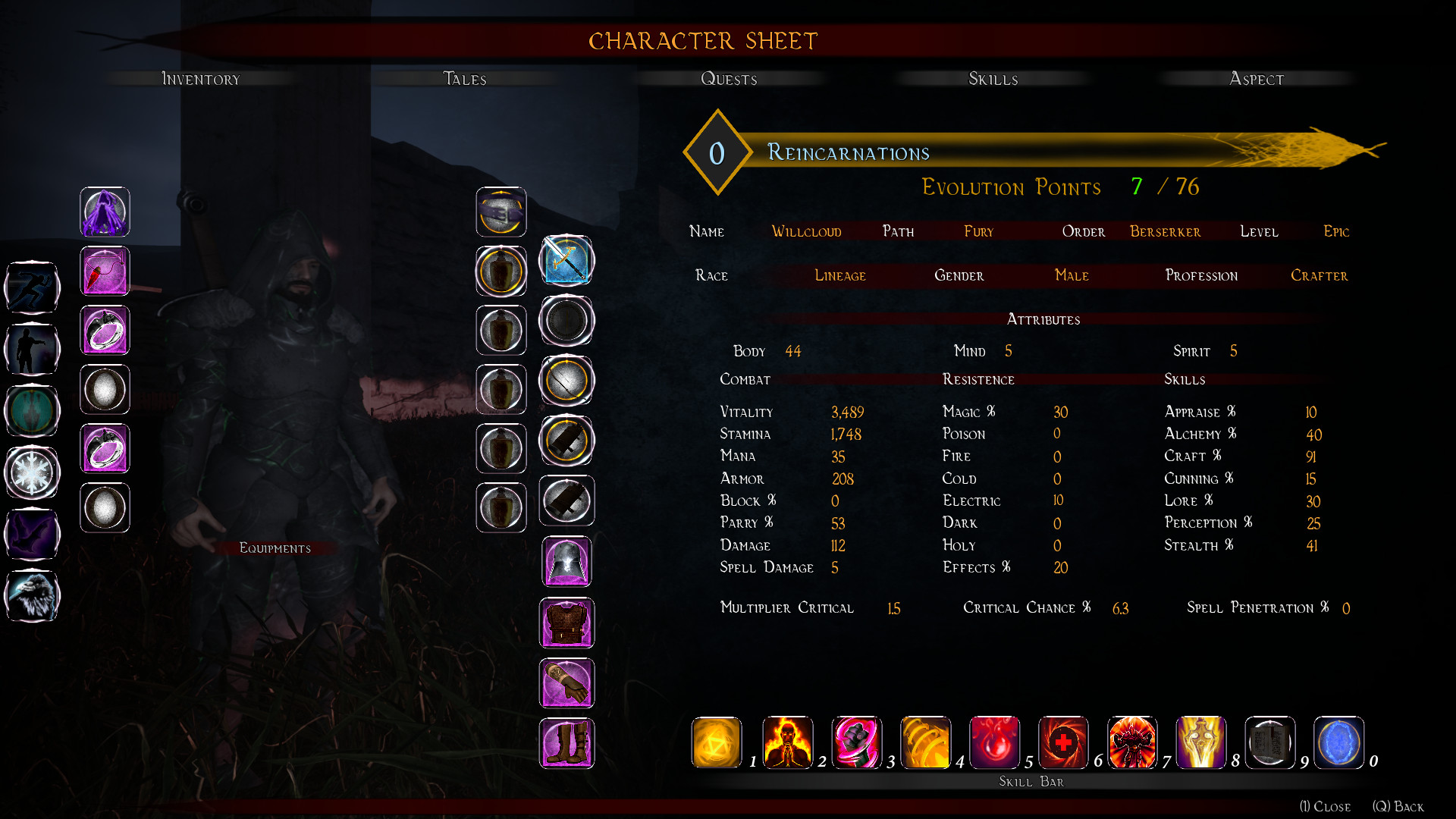Go to the Skills tab
Screen dimensions: 1456x819
[x=993, y=79]
